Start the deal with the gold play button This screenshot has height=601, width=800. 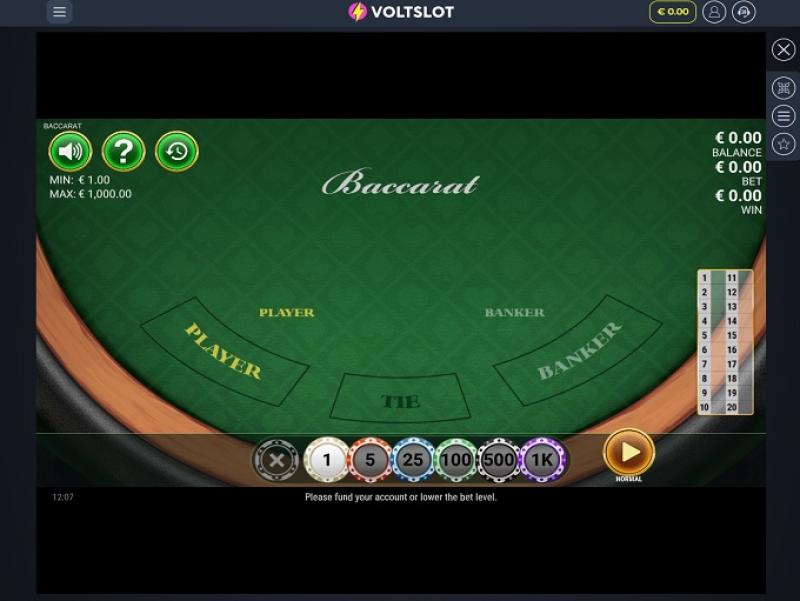(x=629, y=453)
